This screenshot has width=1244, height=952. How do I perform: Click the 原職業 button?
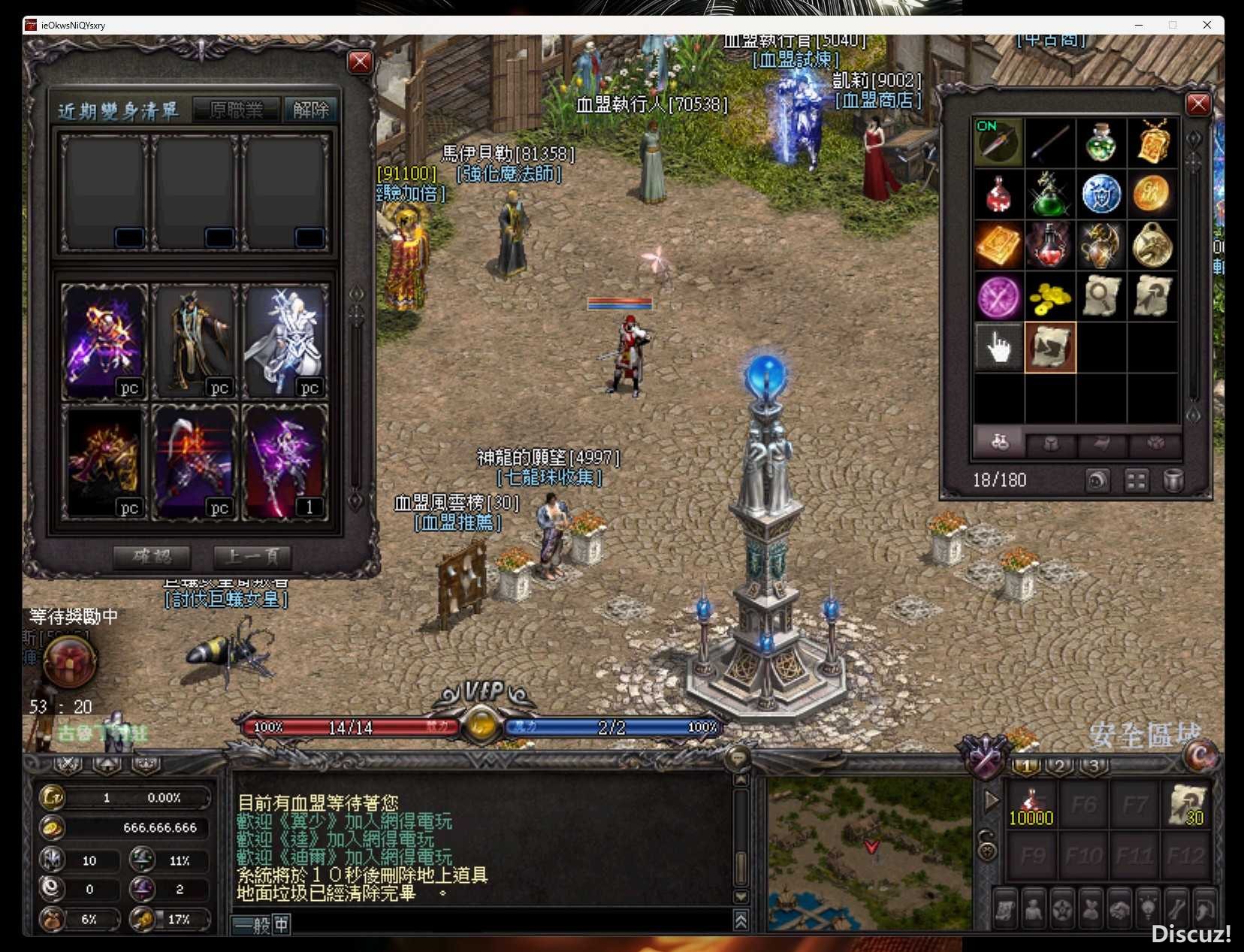(237, 110)
